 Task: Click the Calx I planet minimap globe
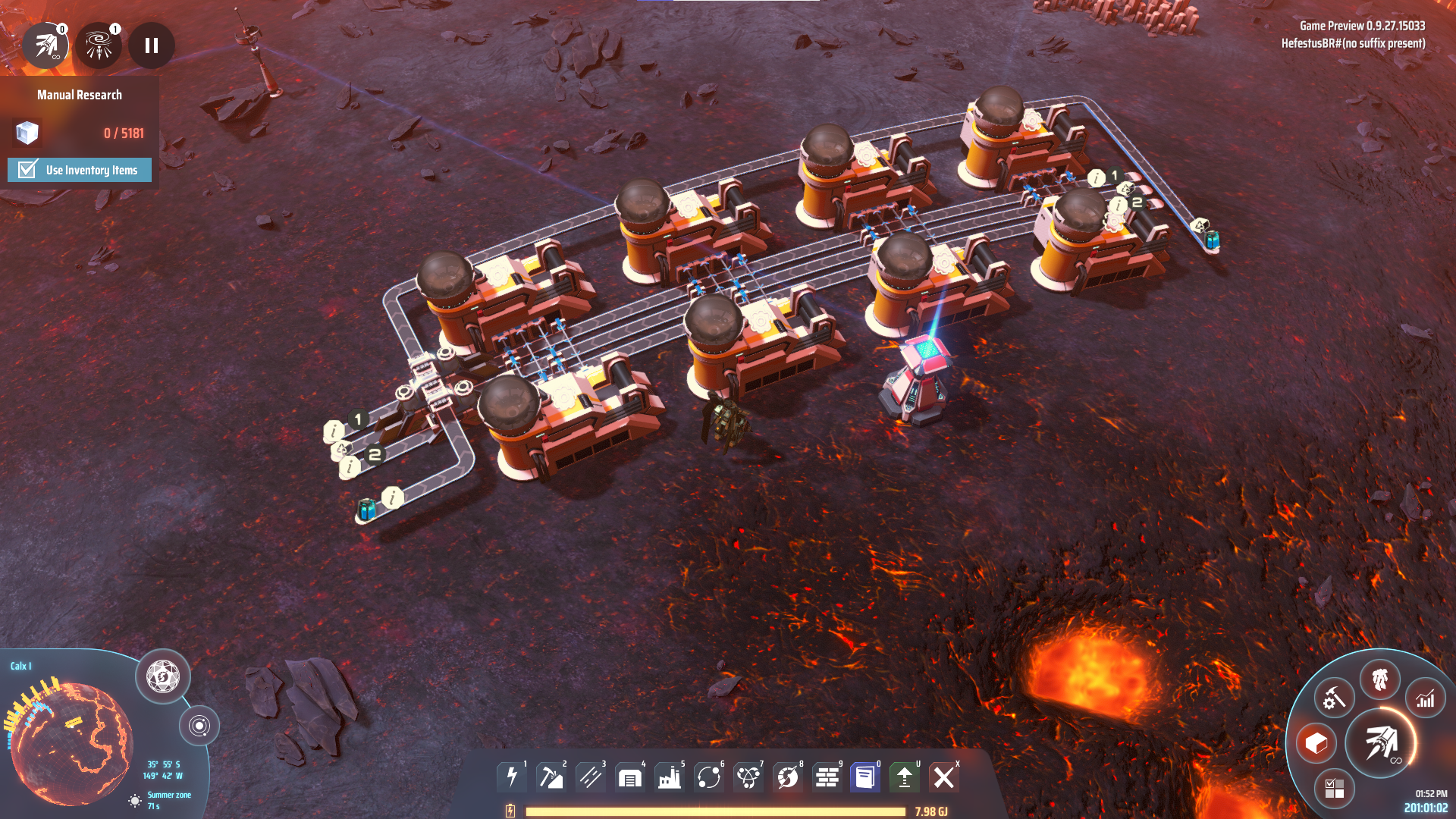click(72, 743)
